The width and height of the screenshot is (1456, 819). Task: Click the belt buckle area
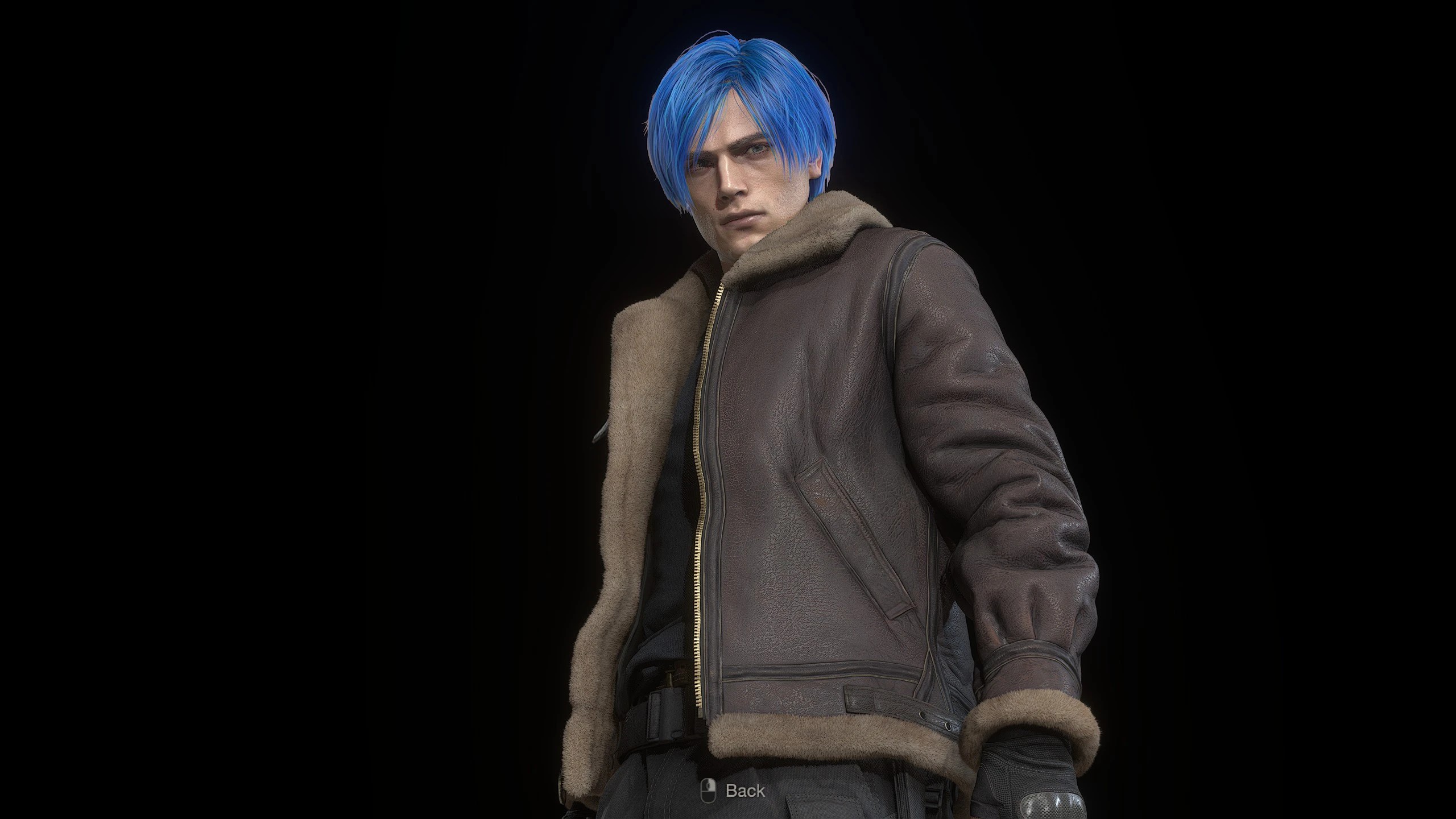point(668,708)
